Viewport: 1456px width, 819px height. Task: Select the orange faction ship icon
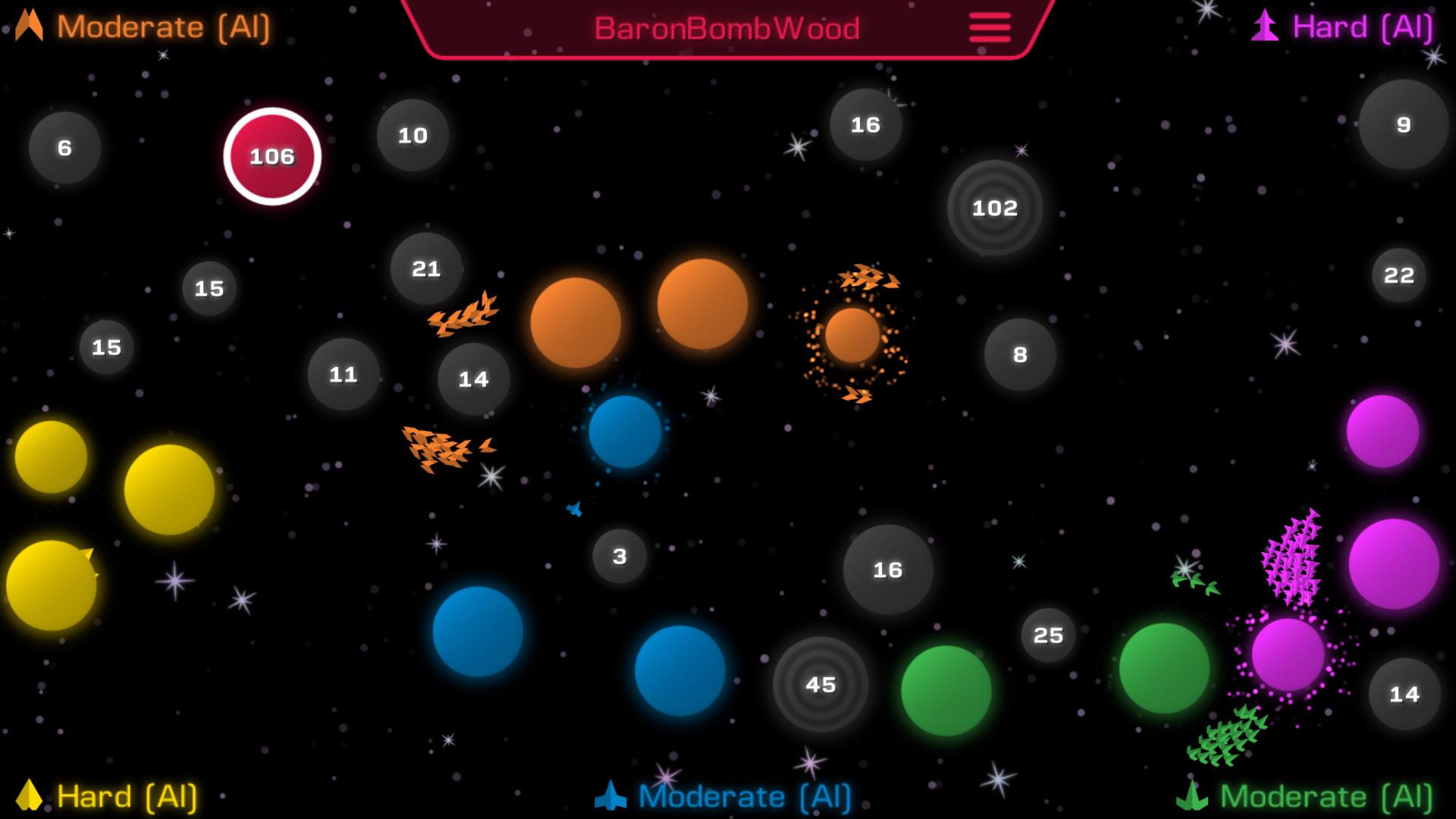pos(27,25)
